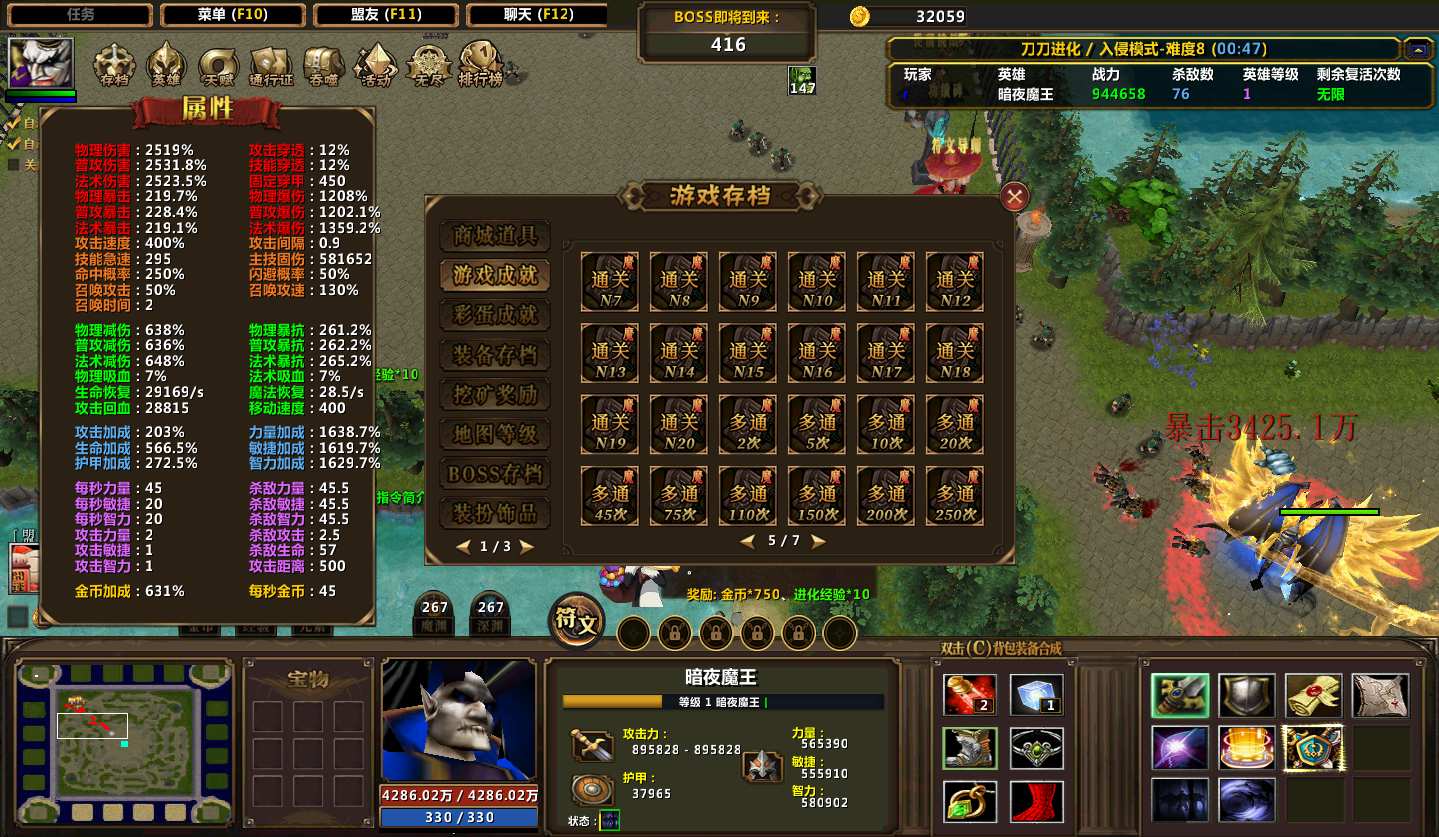Open the 聊天 (F12) chat log
The width and height of the screenshot is (1439, 837).
point(538,15)
